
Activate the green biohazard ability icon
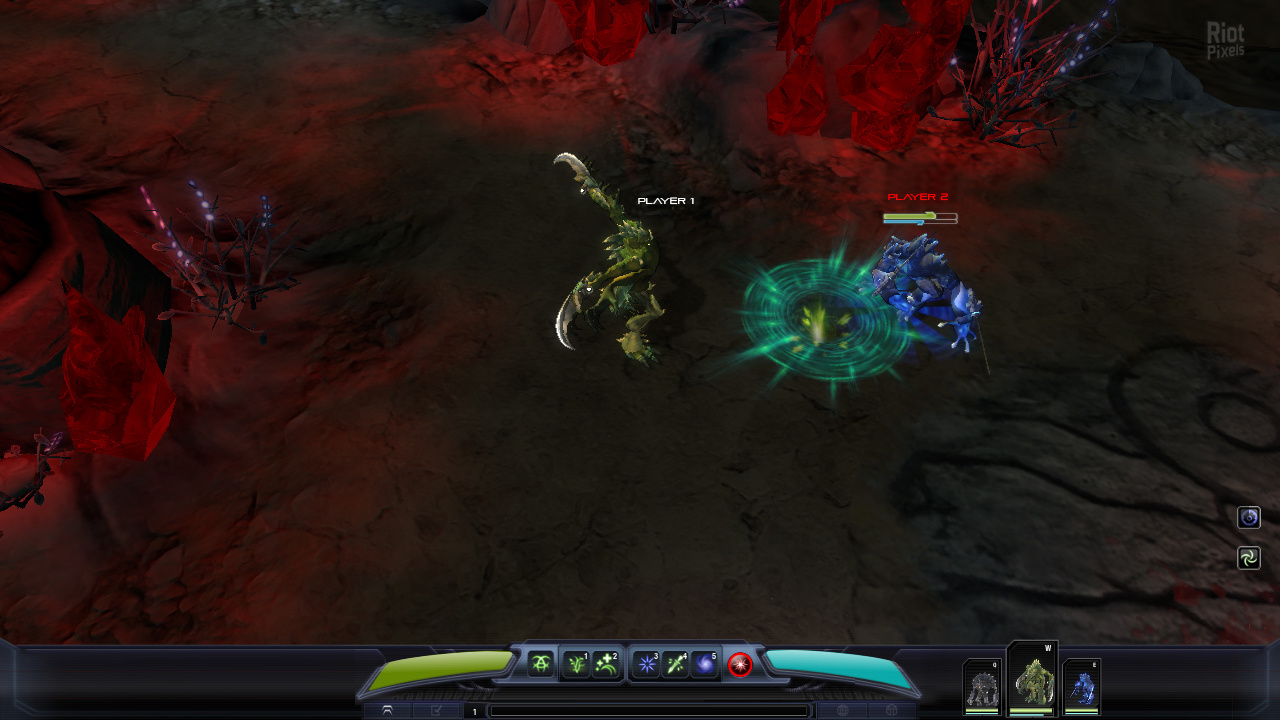coord(541,664)
